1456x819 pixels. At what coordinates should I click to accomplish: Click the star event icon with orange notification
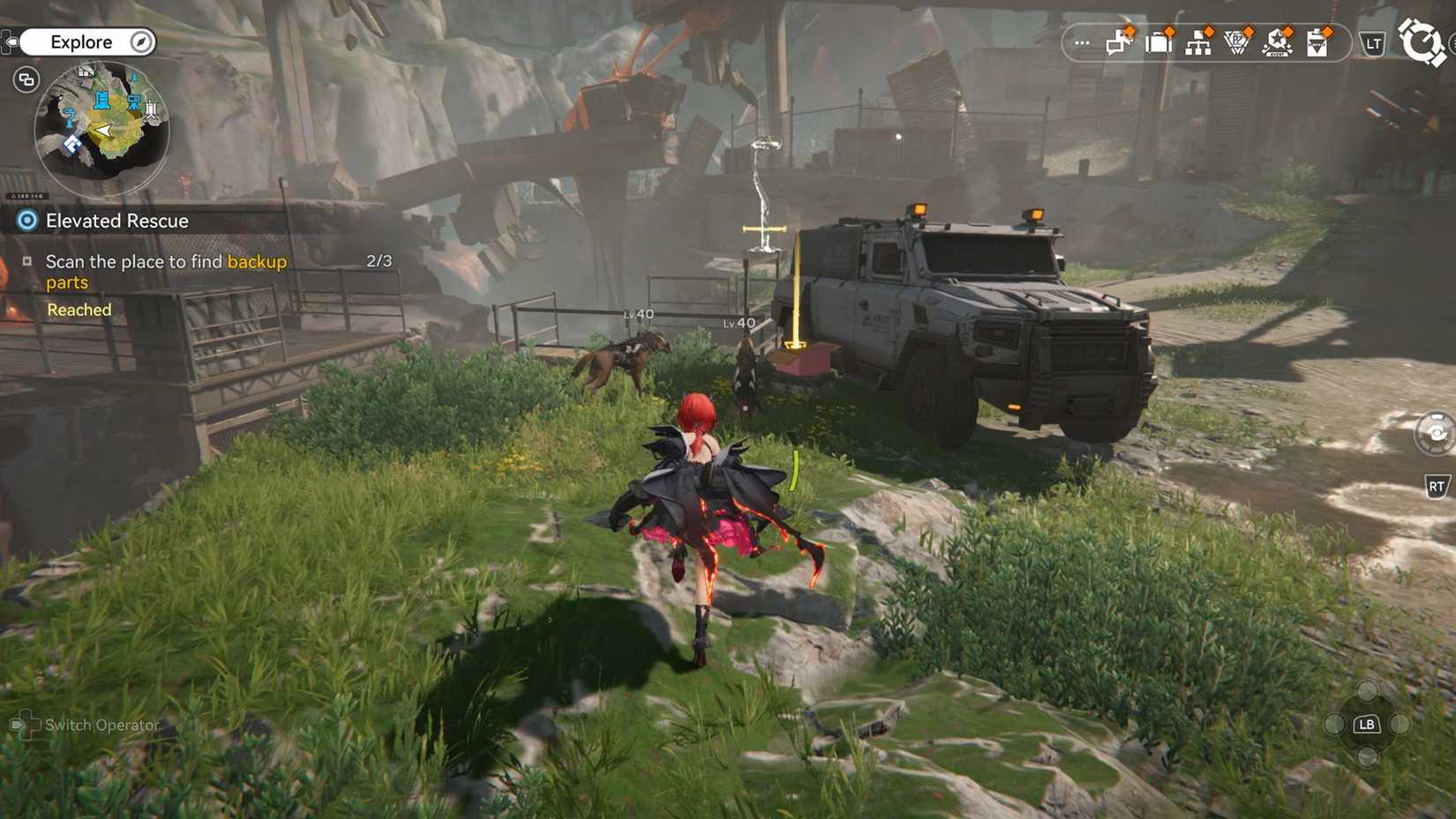point(1278,42)
